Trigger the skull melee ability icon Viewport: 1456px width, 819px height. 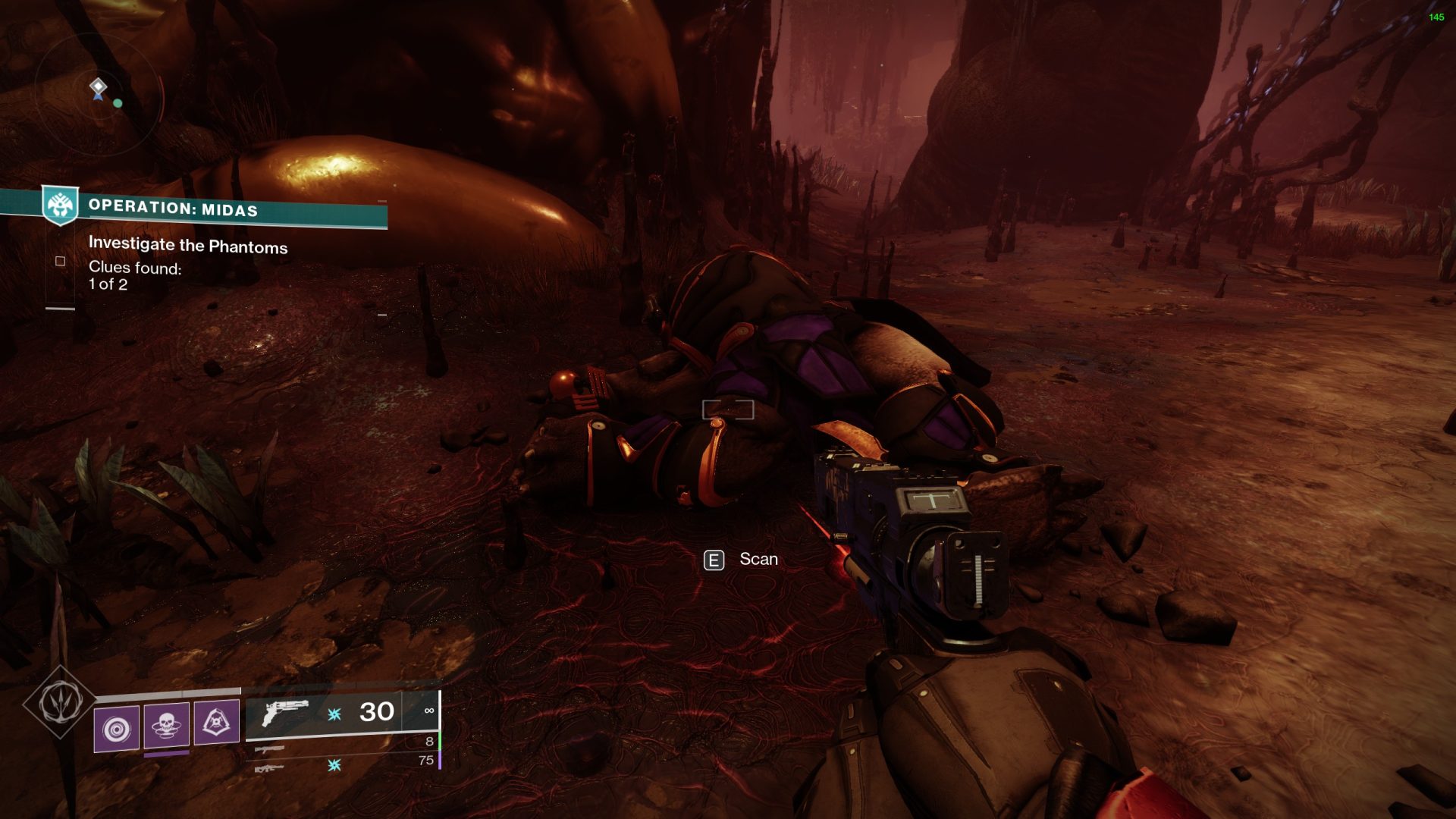point(167,726)
